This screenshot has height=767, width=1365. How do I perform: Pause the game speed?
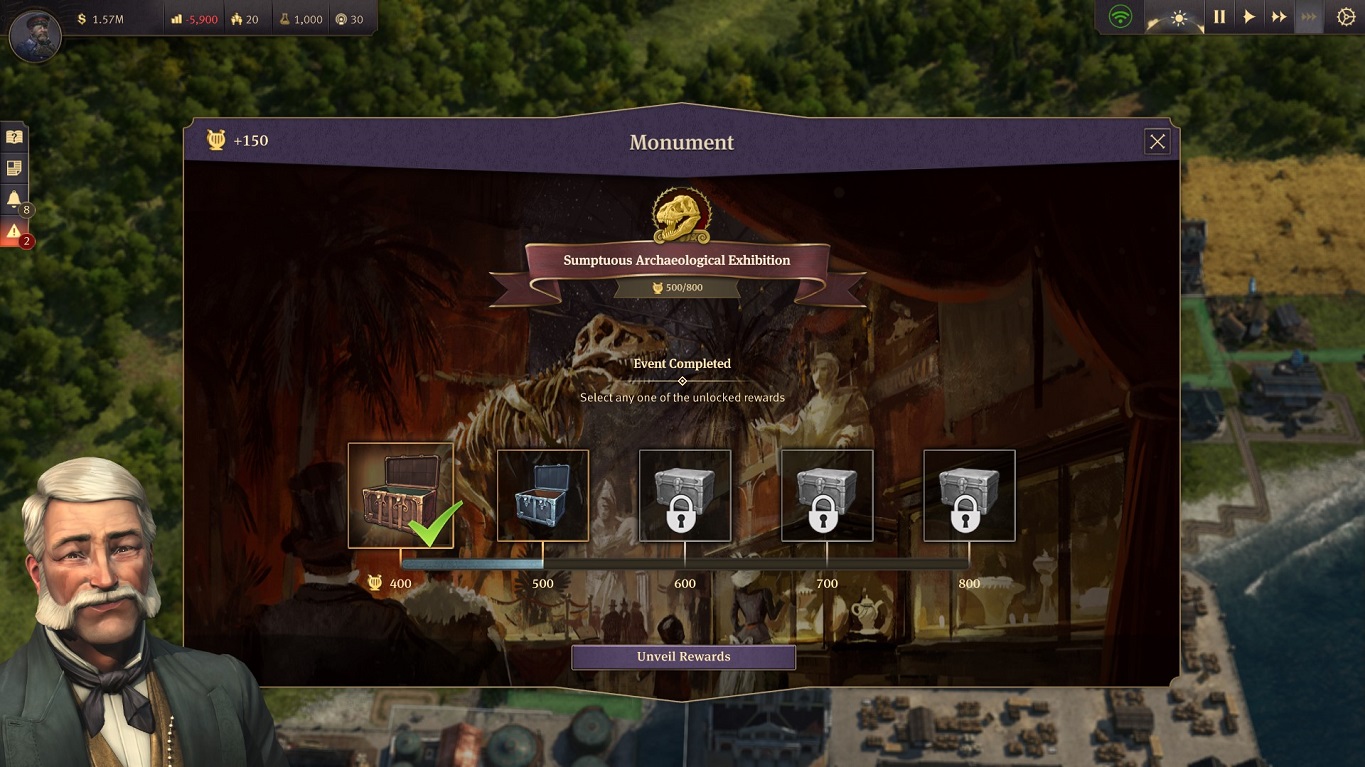pos(1219,17)
